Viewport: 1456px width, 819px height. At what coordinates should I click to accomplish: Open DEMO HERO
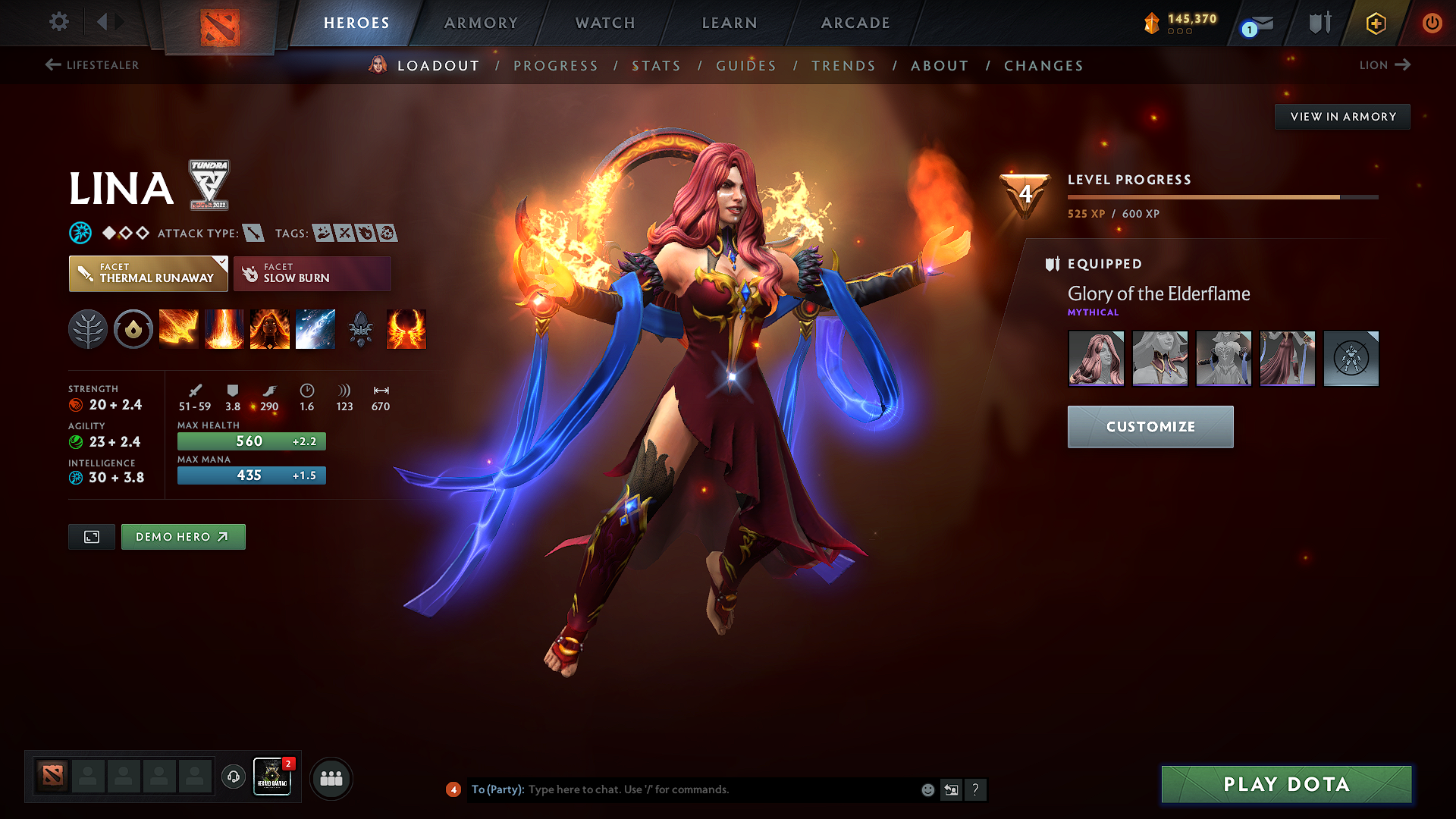pyautogui.click(x=183, y=536)
